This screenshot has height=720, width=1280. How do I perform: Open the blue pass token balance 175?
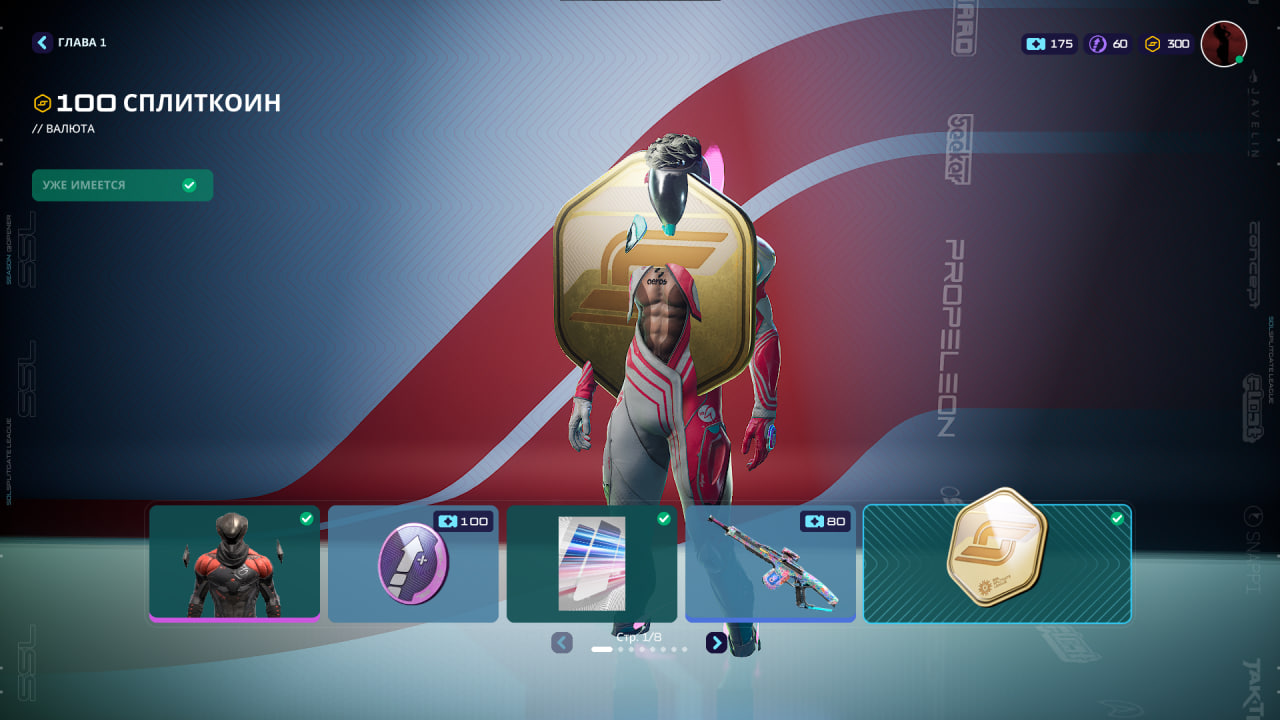click(1049, 44)
